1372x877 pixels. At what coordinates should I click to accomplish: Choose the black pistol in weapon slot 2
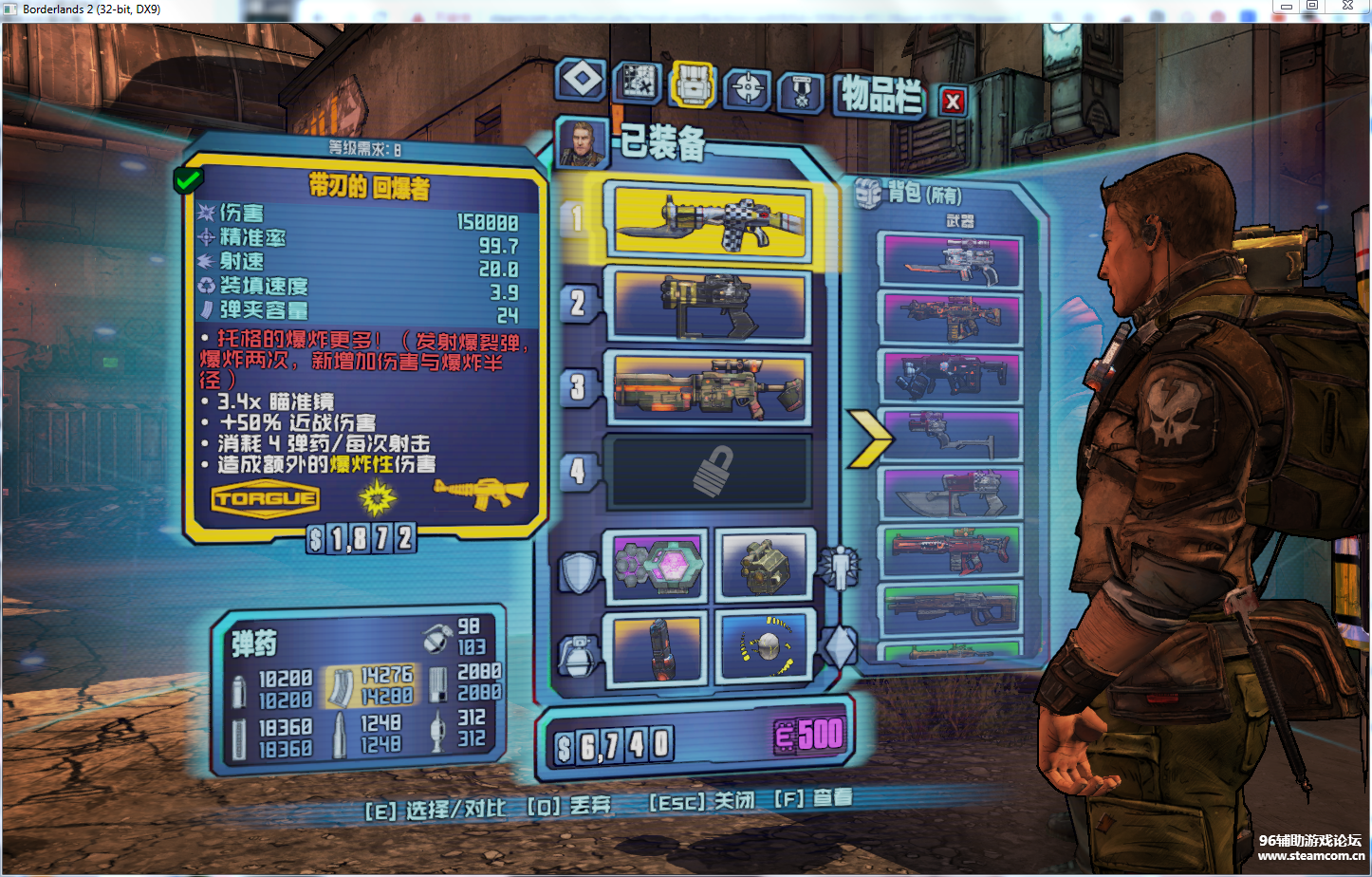pos(709,306)
